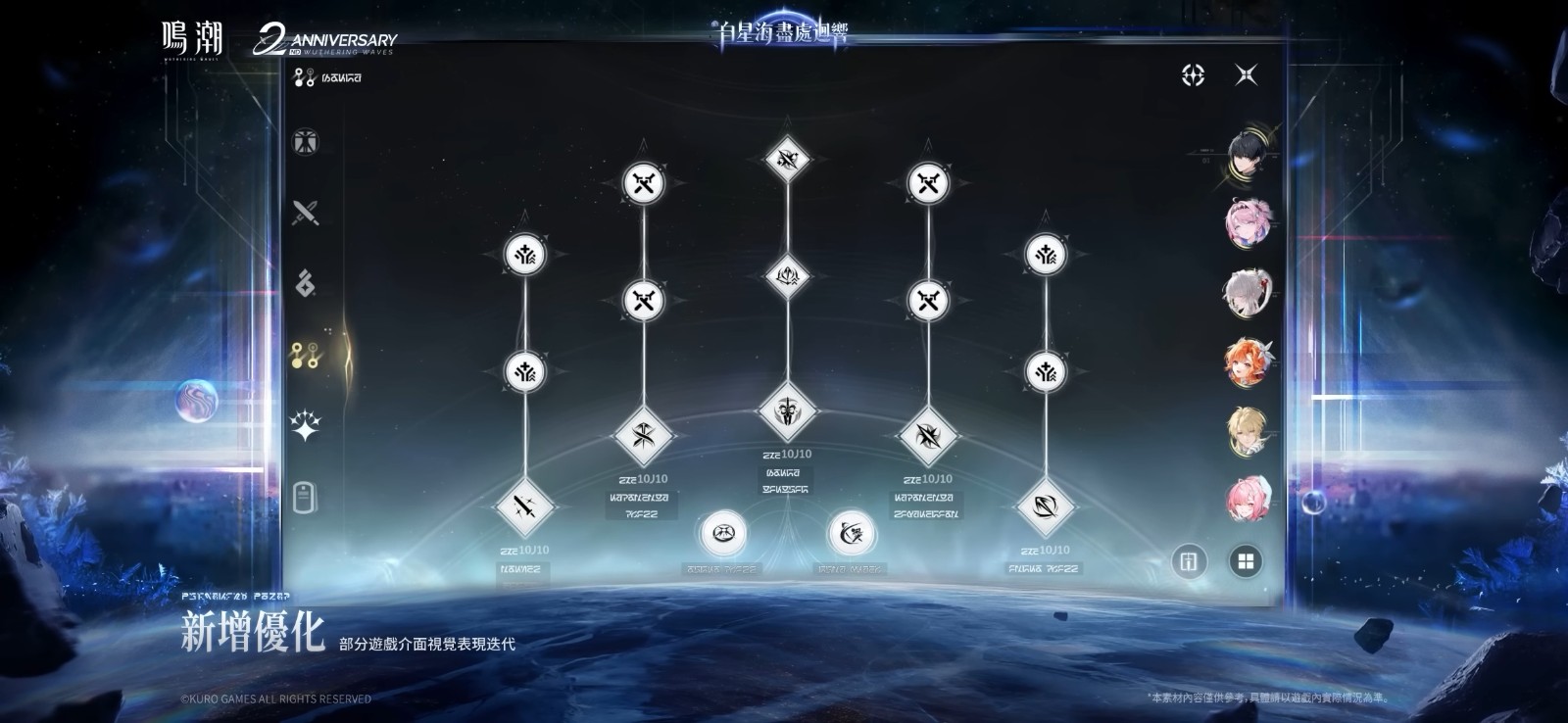
Task: Click the crosshair target icon at top right
Action: pyautogui.click(x=1194, y=73)
